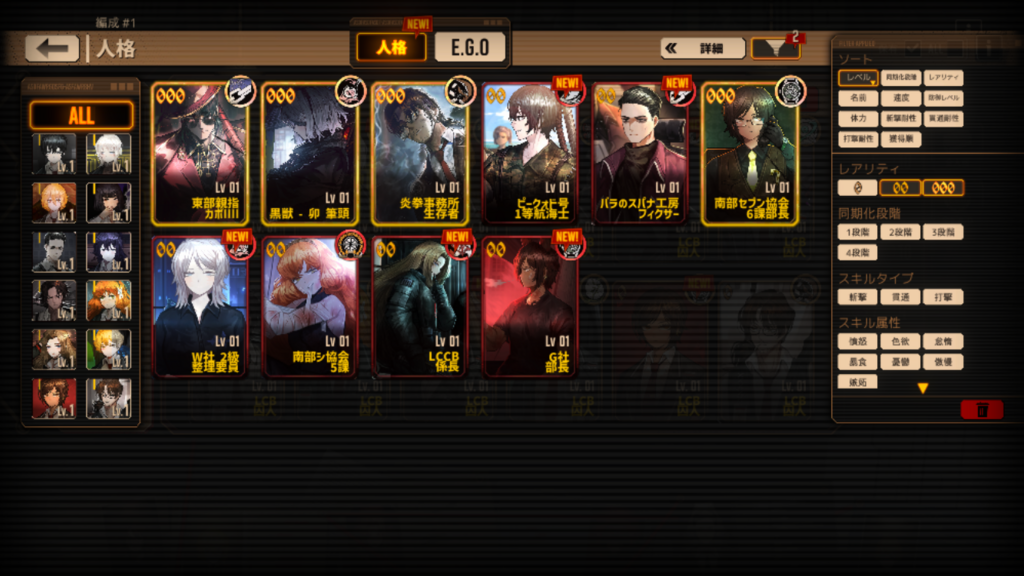Choose the 南部シ協会 5課 identity card
Viewport: 1024px width, 576px height.
310,306
